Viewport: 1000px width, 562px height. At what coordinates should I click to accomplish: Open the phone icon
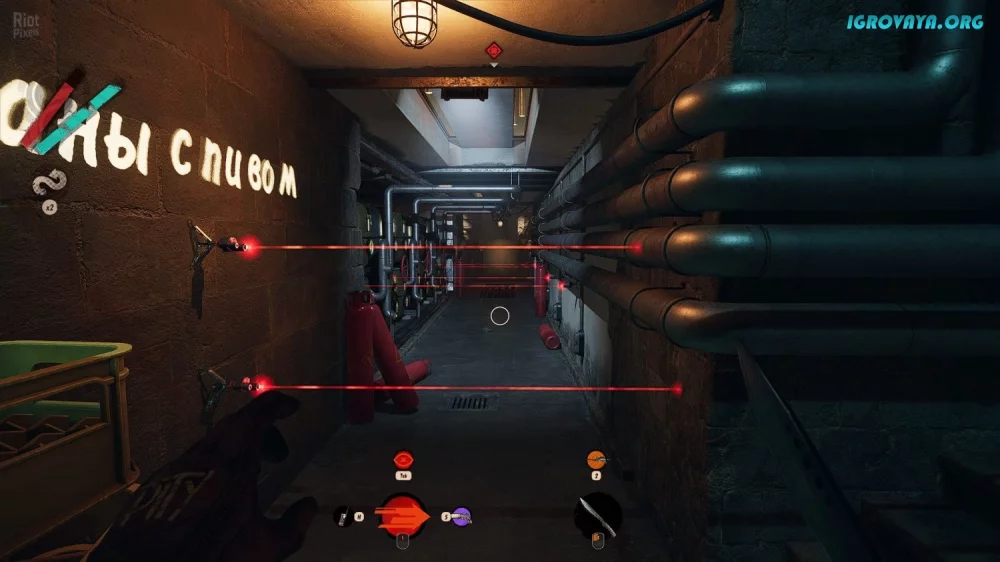(341, 516)
